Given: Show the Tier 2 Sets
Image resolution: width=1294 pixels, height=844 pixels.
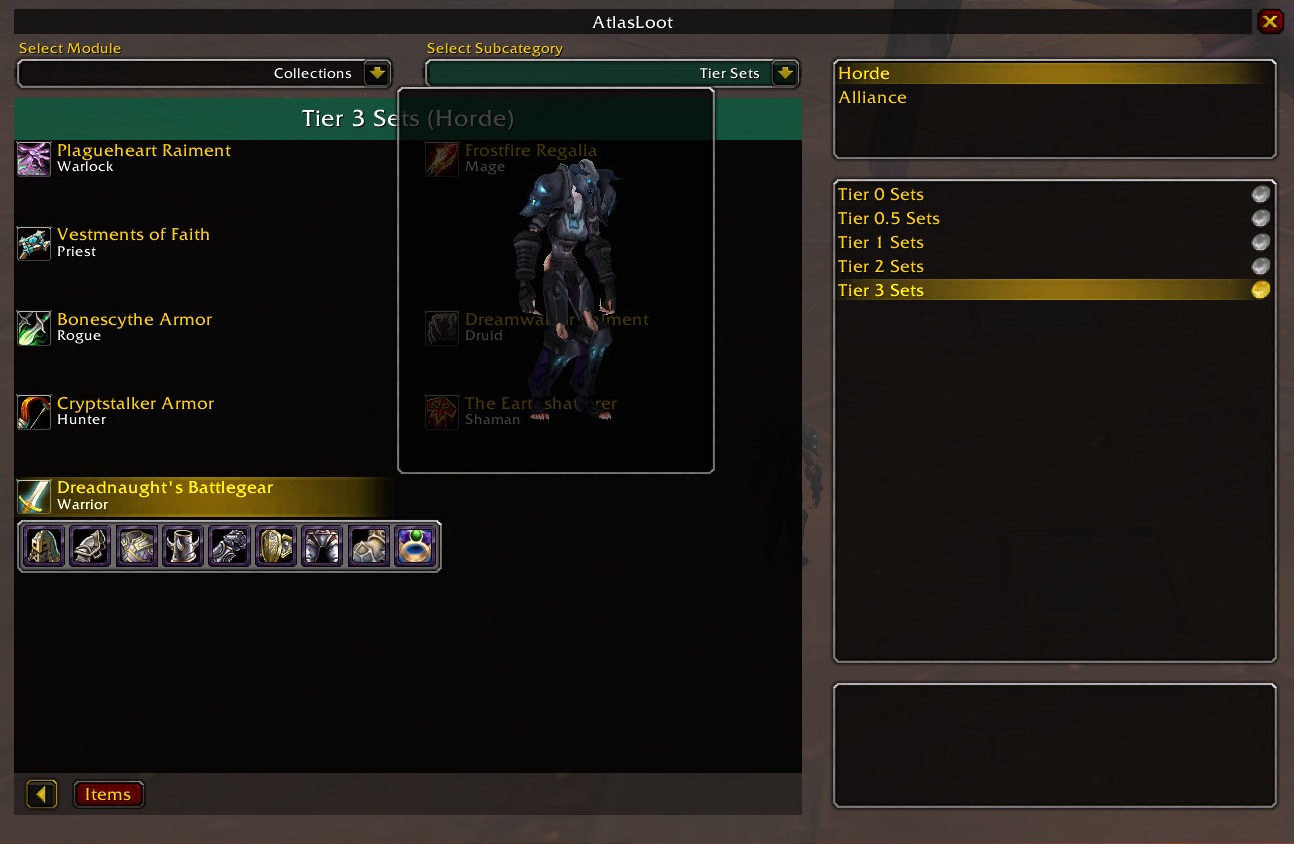Looking at the screenshot, I should coord(880,266).
